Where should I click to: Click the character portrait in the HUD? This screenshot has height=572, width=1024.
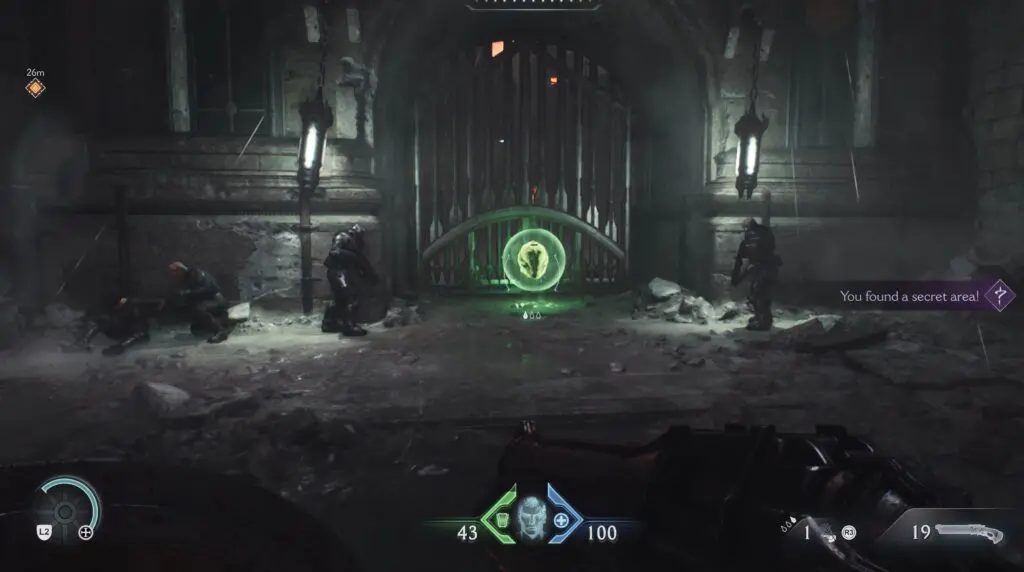[533, 519]
